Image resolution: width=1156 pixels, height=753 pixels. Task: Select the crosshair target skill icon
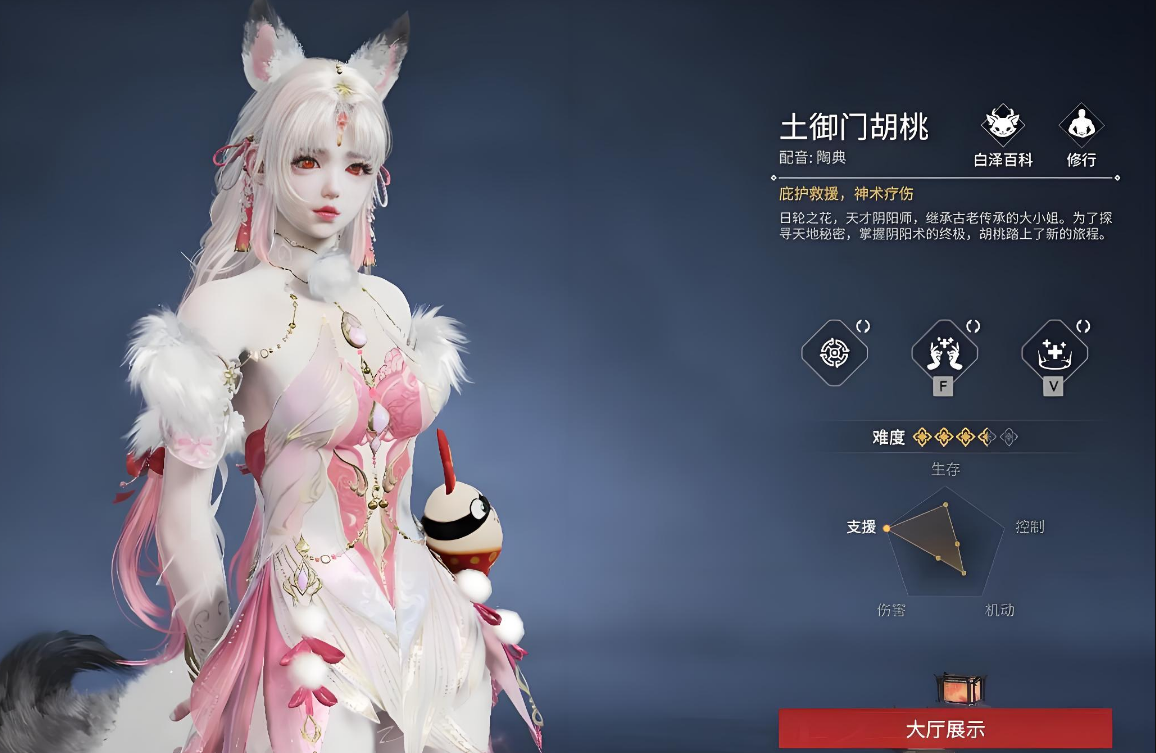835,352
